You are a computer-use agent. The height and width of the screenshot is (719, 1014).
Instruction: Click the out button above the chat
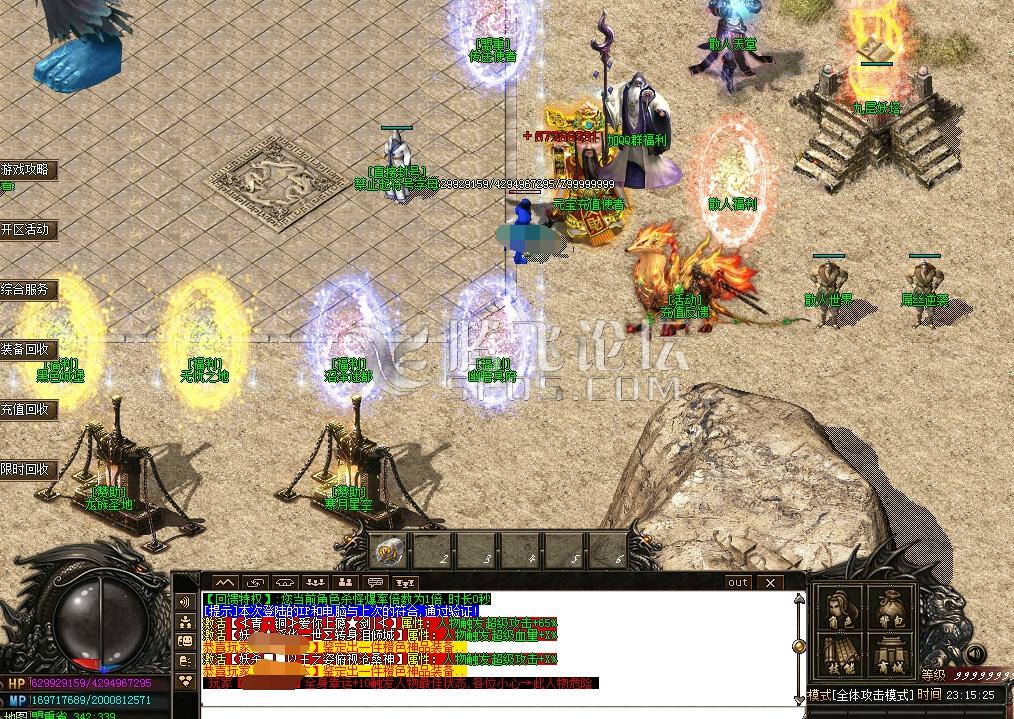(x=738, y=582)
